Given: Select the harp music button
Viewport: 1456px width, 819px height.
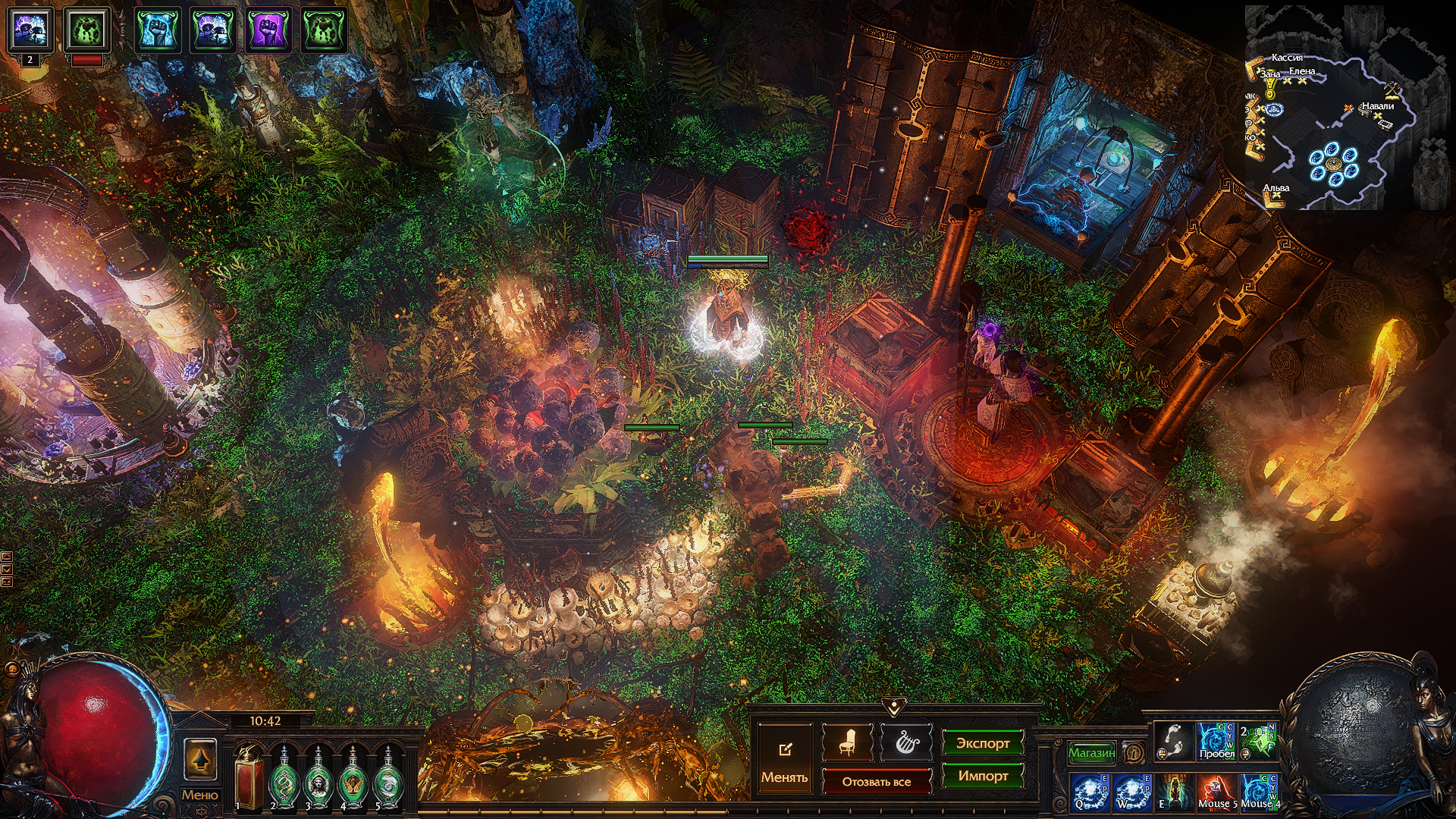Looking at the screenshot, I should point(905,742).
